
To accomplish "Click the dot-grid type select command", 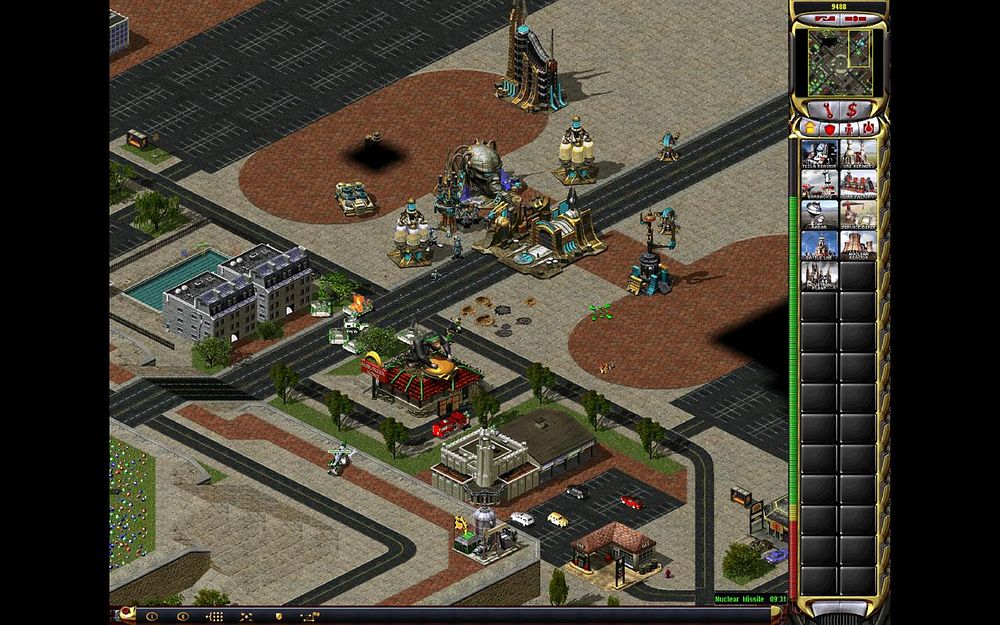I will 214,616.
